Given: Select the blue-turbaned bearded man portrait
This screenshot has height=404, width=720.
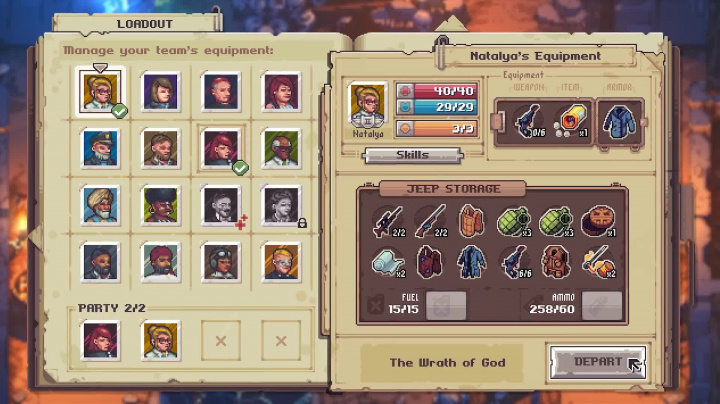Looking at the screenshot, I should (100, 204).
